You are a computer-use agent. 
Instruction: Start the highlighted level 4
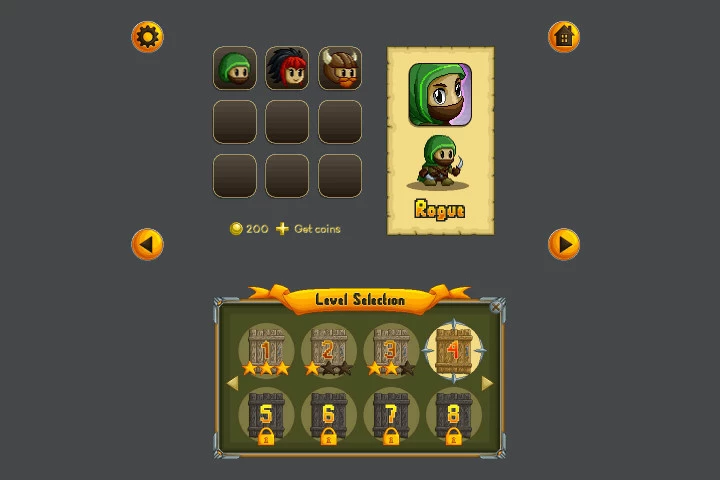[453, 352]
